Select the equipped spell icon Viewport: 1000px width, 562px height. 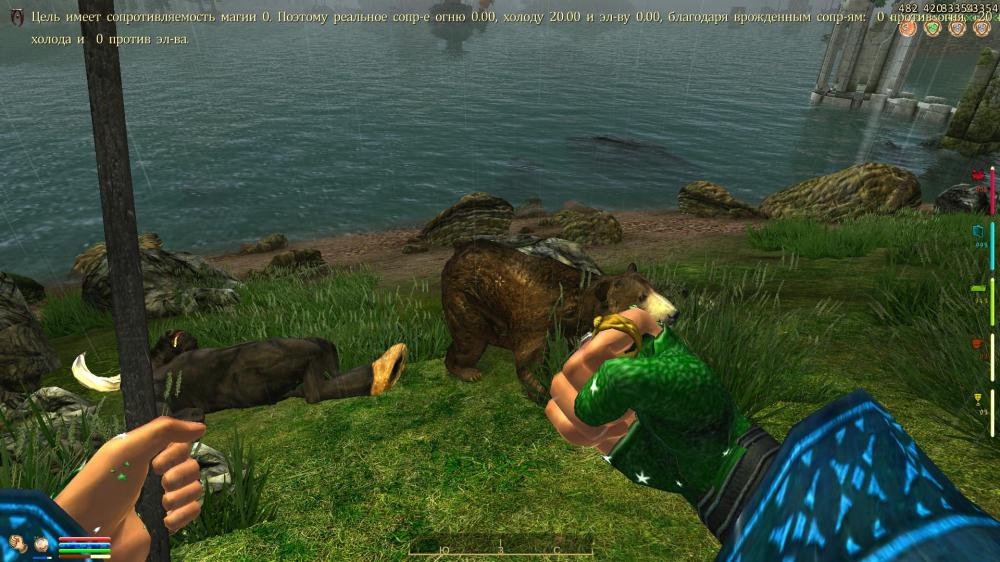pos(42,544)
